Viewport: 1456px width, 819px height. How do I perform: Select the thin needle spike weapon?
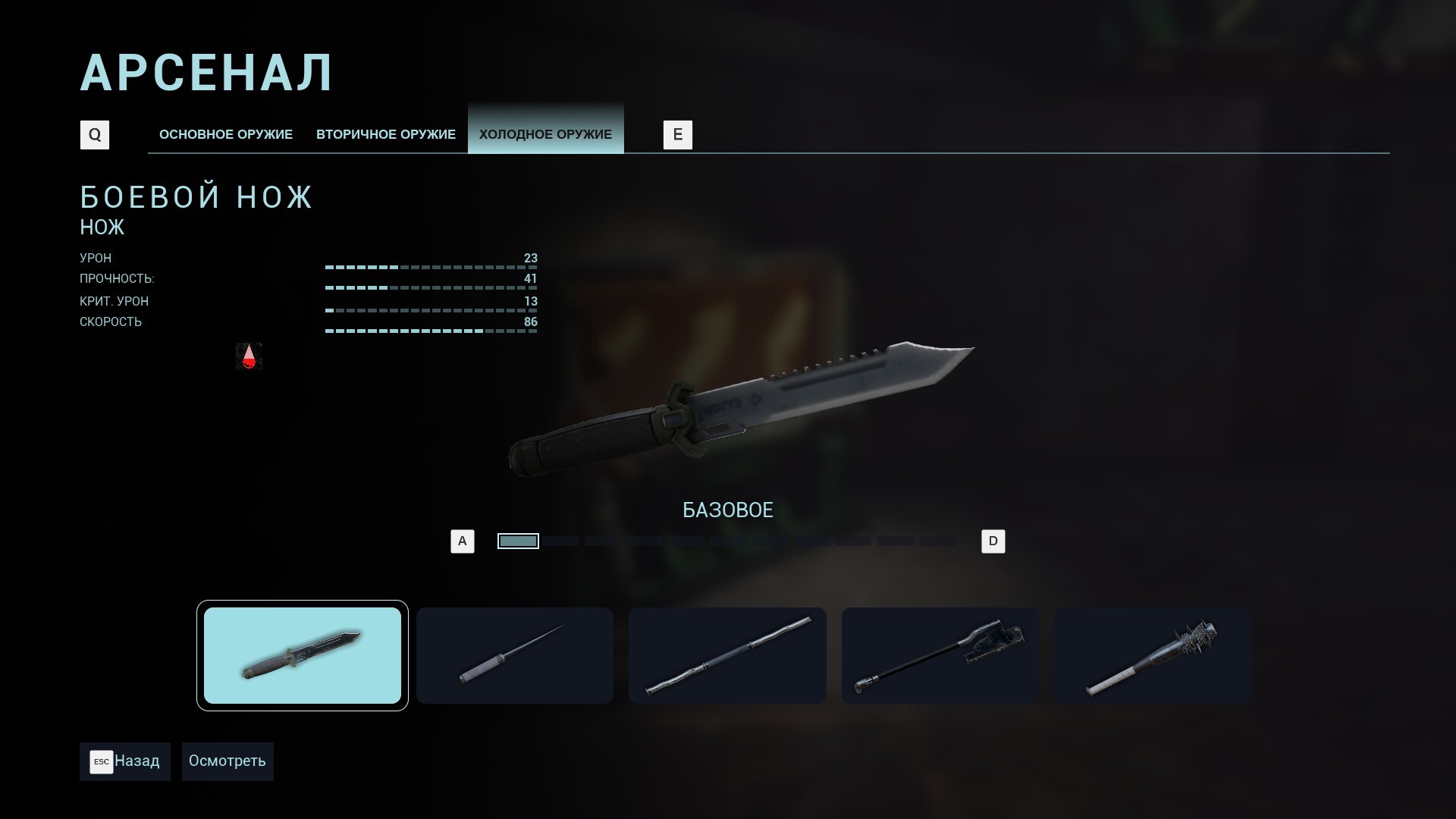pyautogui.click(x=514, y=655)
